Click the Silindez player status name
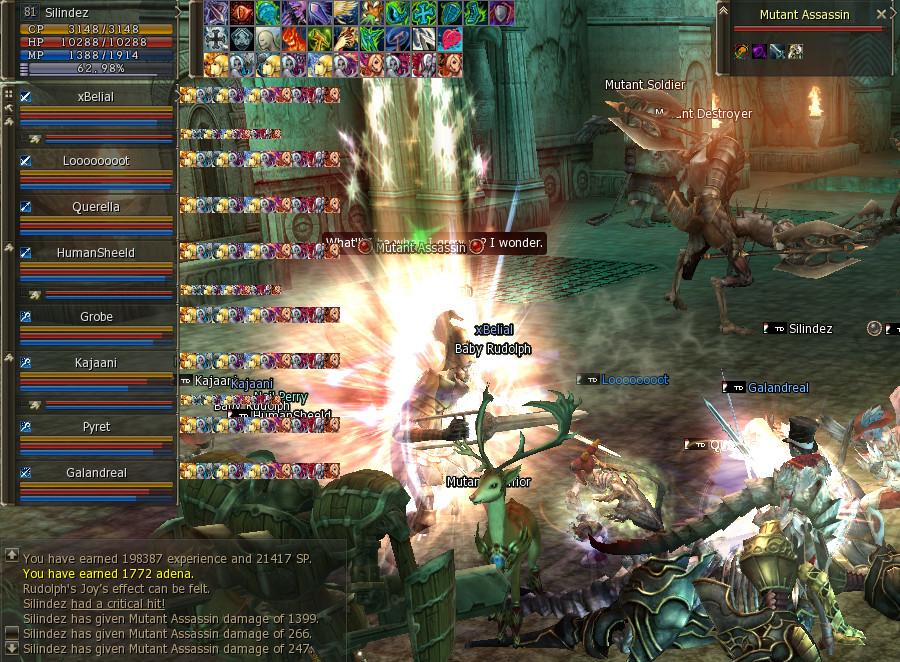 pyautogui.click(x=67, y=13)
